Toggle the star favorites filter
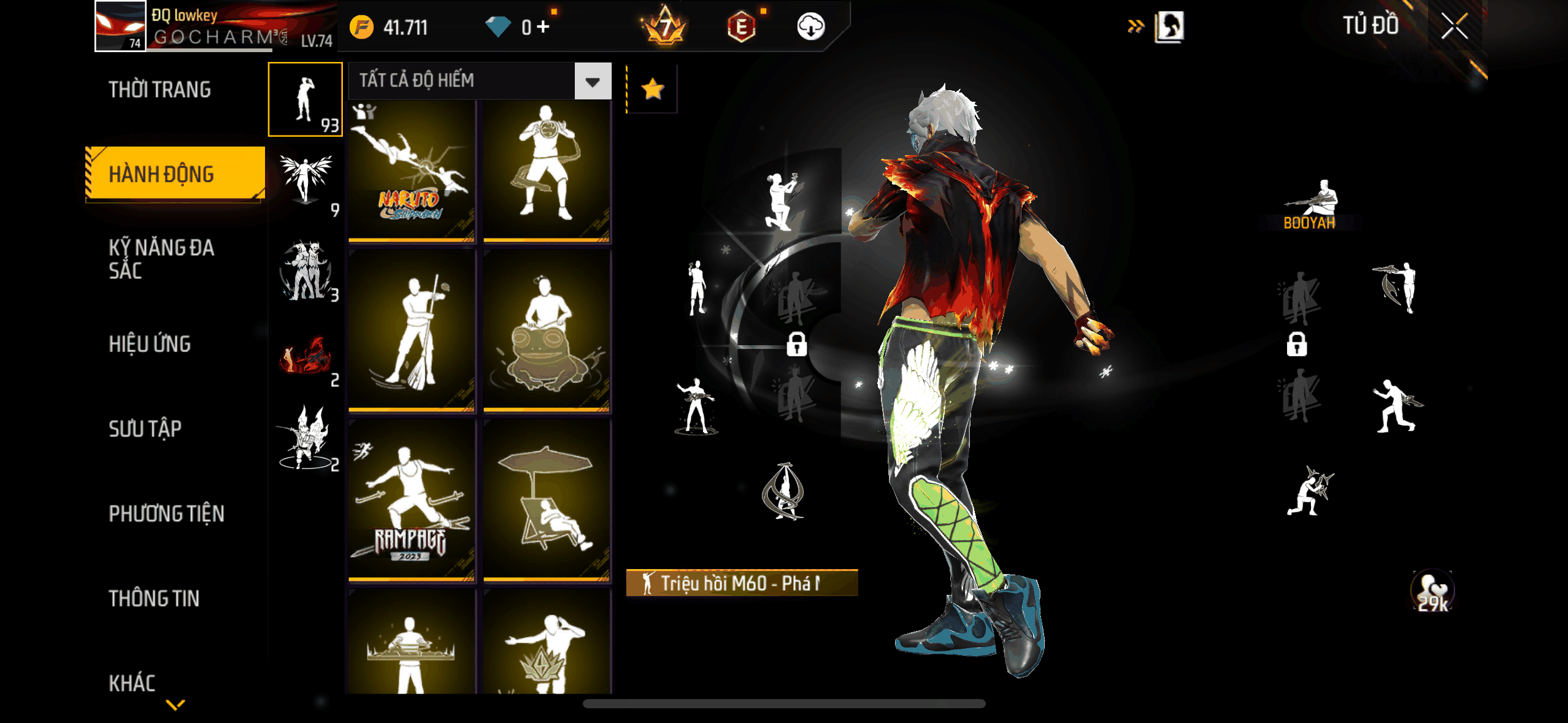Image resolution: width=1568 pixels, height=723 pixels. coord(652,90)
